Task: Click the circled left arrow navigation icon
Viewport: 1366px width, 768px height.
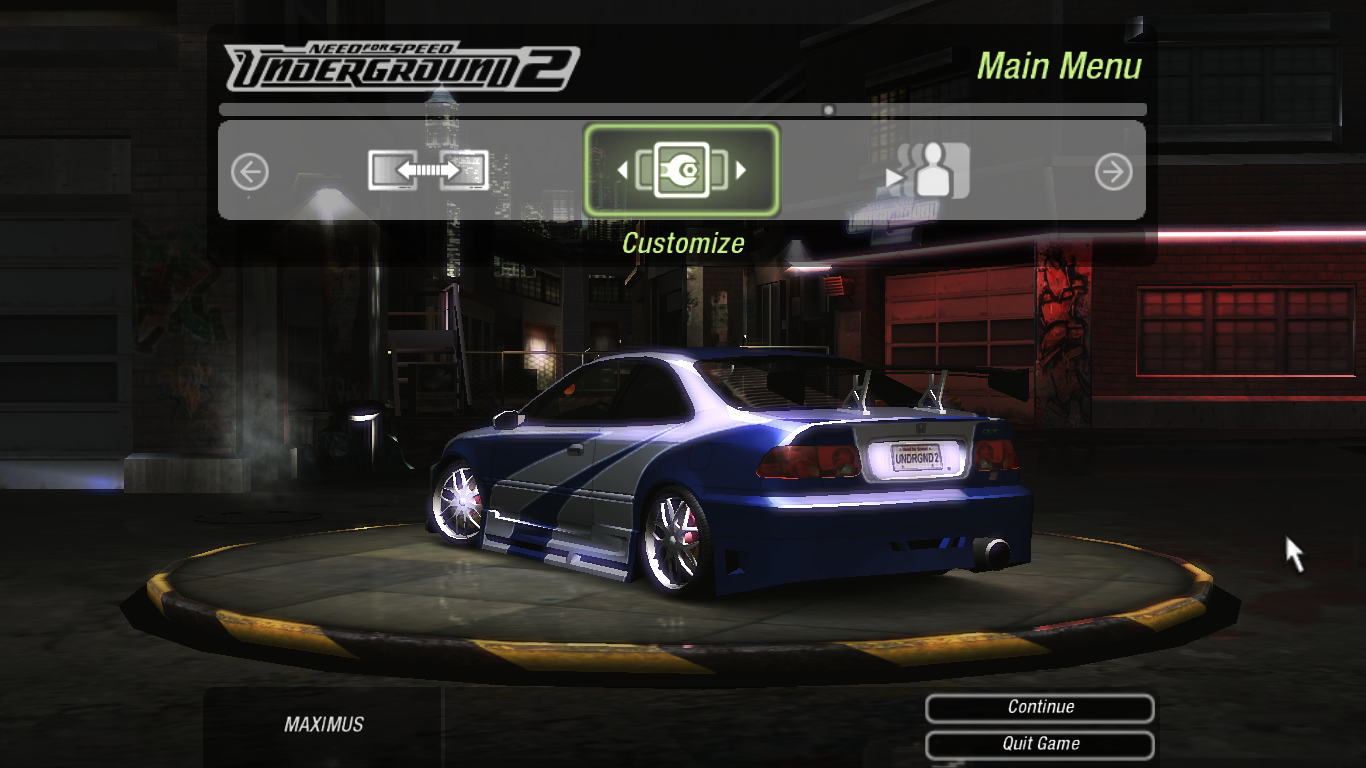Action: tap(248, 171)
